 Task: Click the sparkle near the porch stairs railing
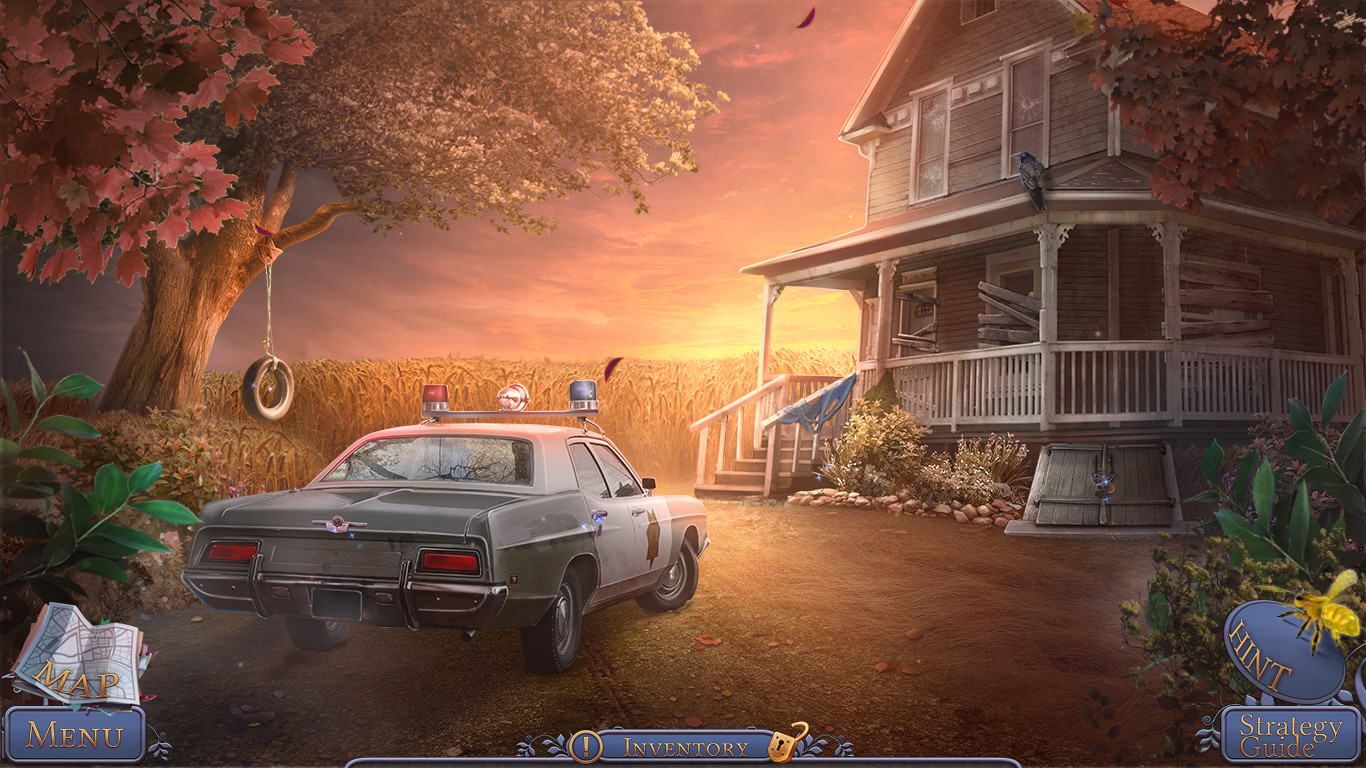[x=820, y=478]
